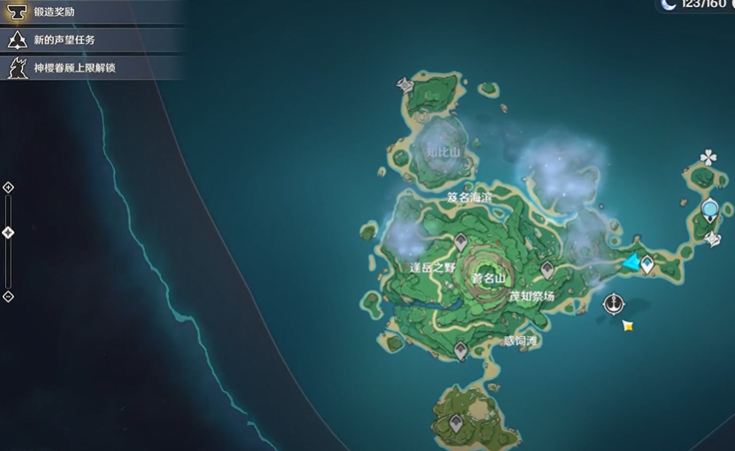This screenshot has width=735, height=451.
Task: Select the blue Statue of the Seven marker
Action: (710, 210)
